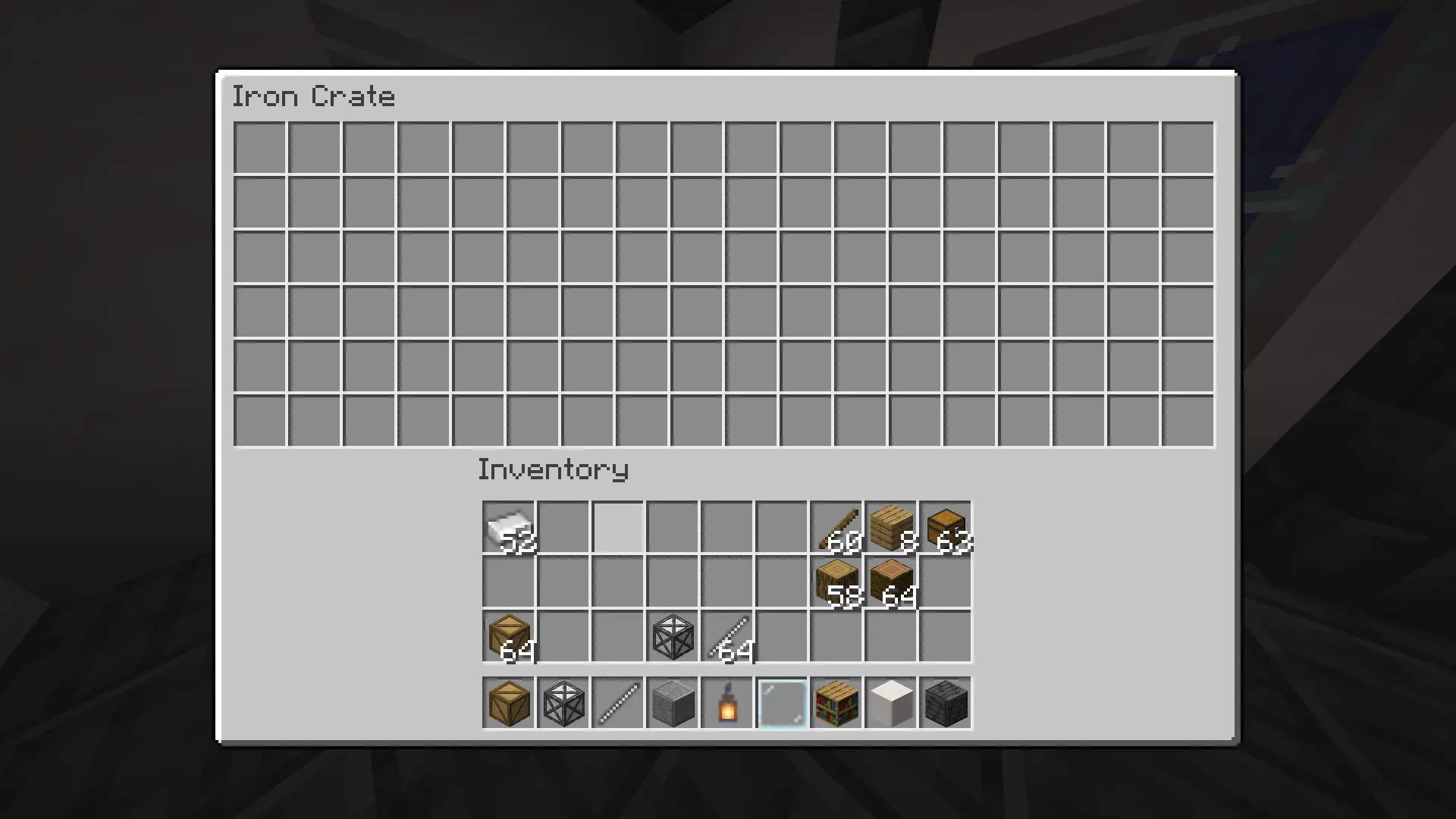Click the Iron Crate title text
The height and width of the screenshot is (819, 1456).
tap(312, 96)
